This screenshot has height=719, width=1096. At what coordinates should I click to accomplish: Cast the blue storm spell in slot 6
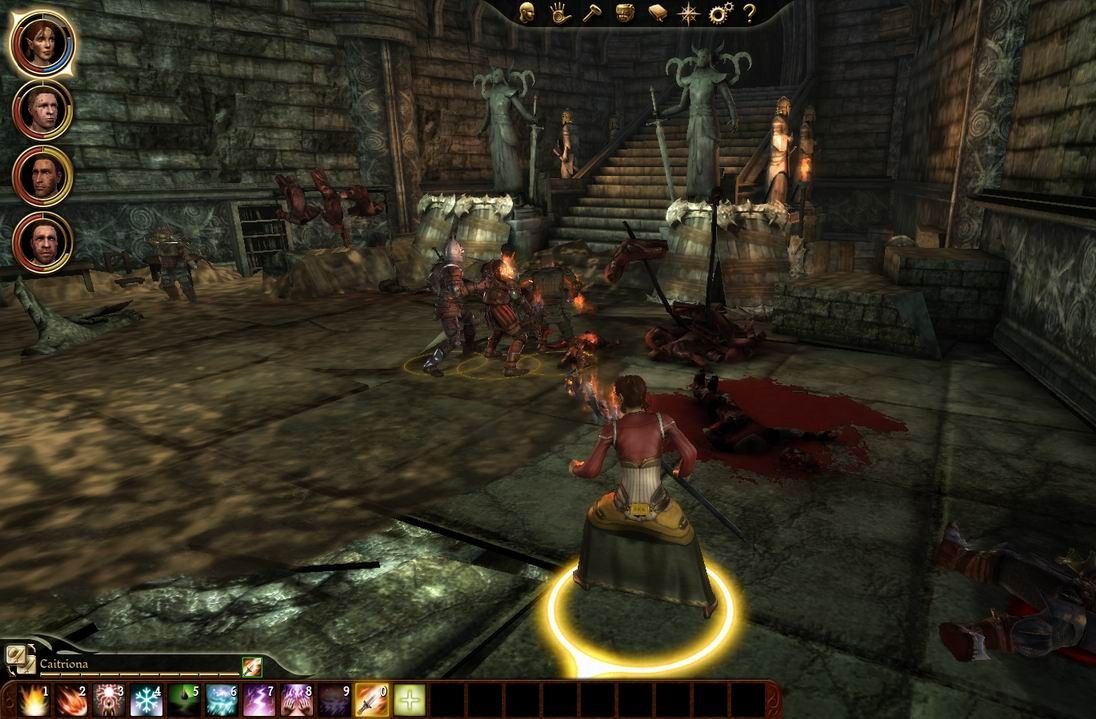point(222,700)
